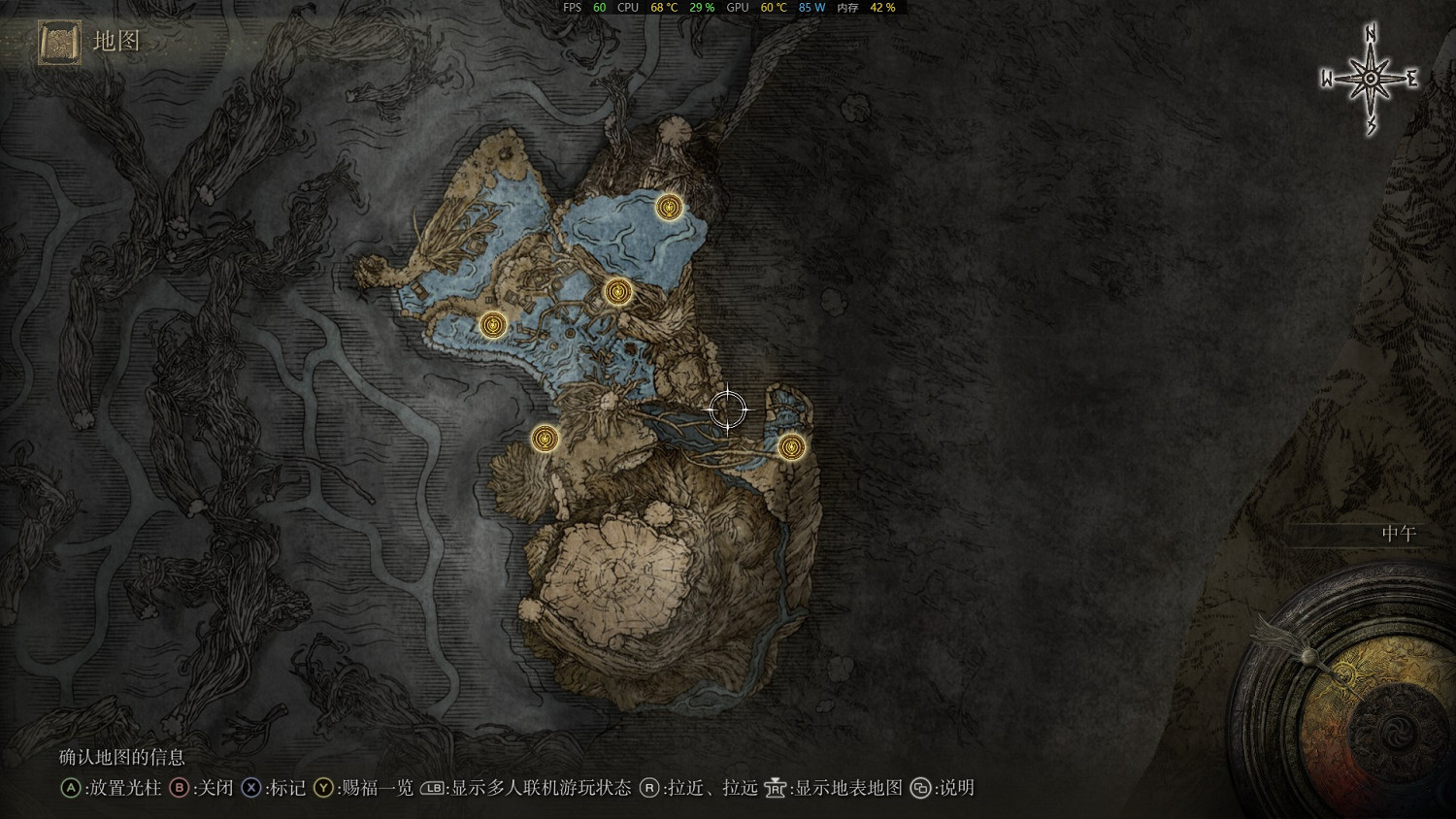Select the eastern site of grace near the river

(x=791, y=447)
